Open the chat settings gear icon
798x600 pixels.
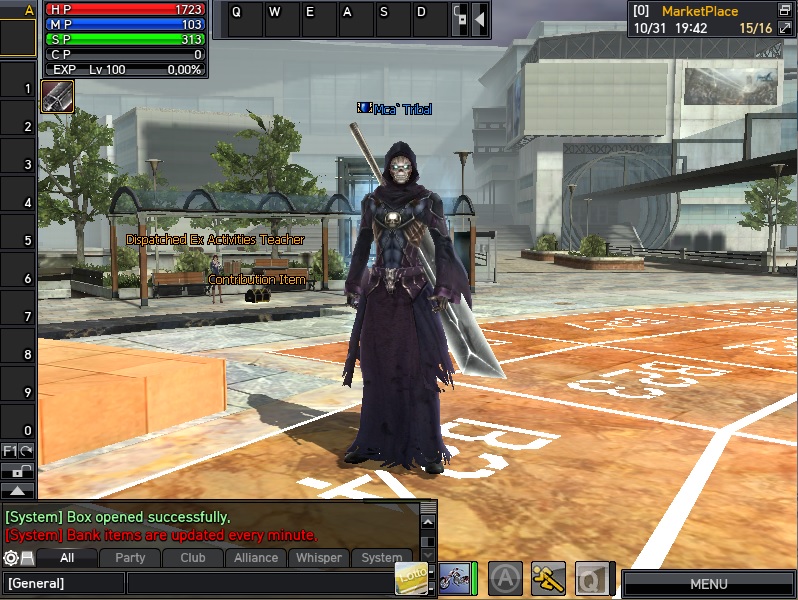pos(11,558)
